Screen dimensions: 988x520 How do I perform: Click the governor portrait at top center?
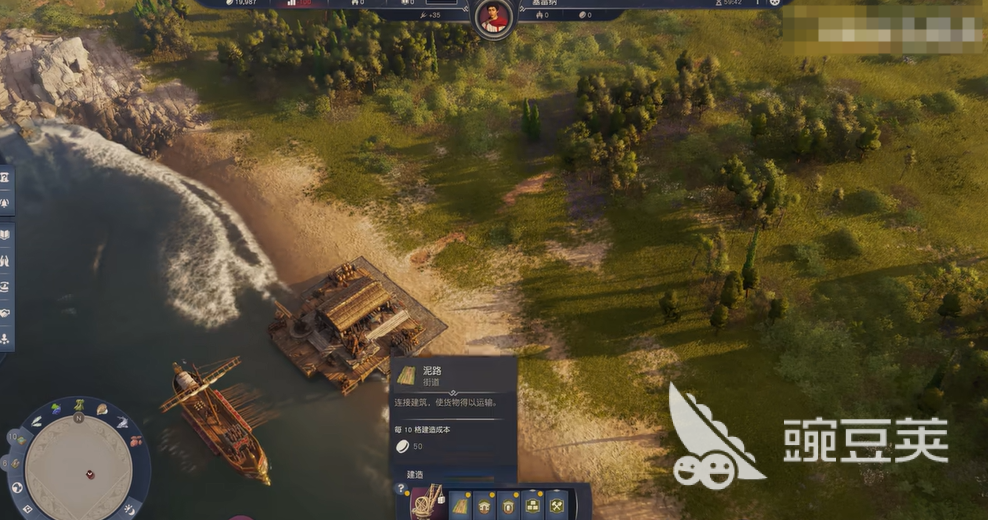pyautogui.click(x=493, y=17)
